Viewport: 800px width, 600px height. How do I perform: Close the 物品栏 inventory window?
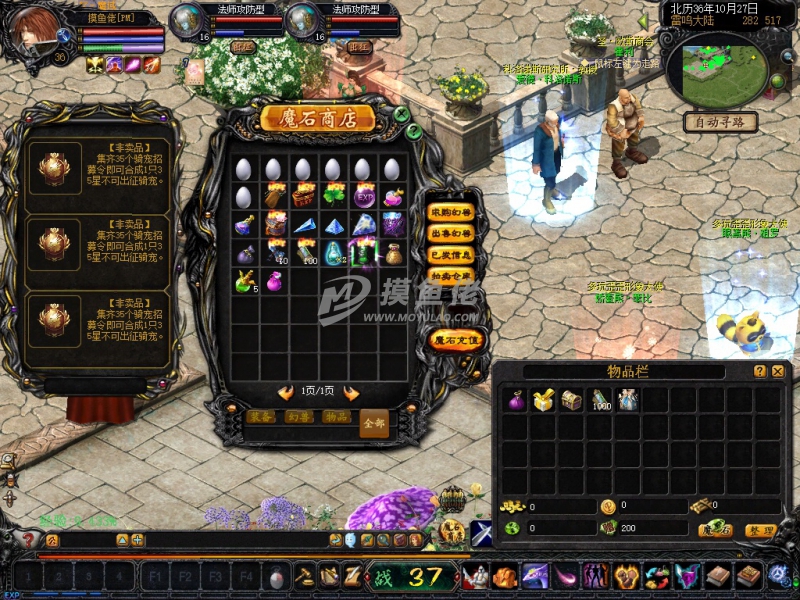click(777, 371)
